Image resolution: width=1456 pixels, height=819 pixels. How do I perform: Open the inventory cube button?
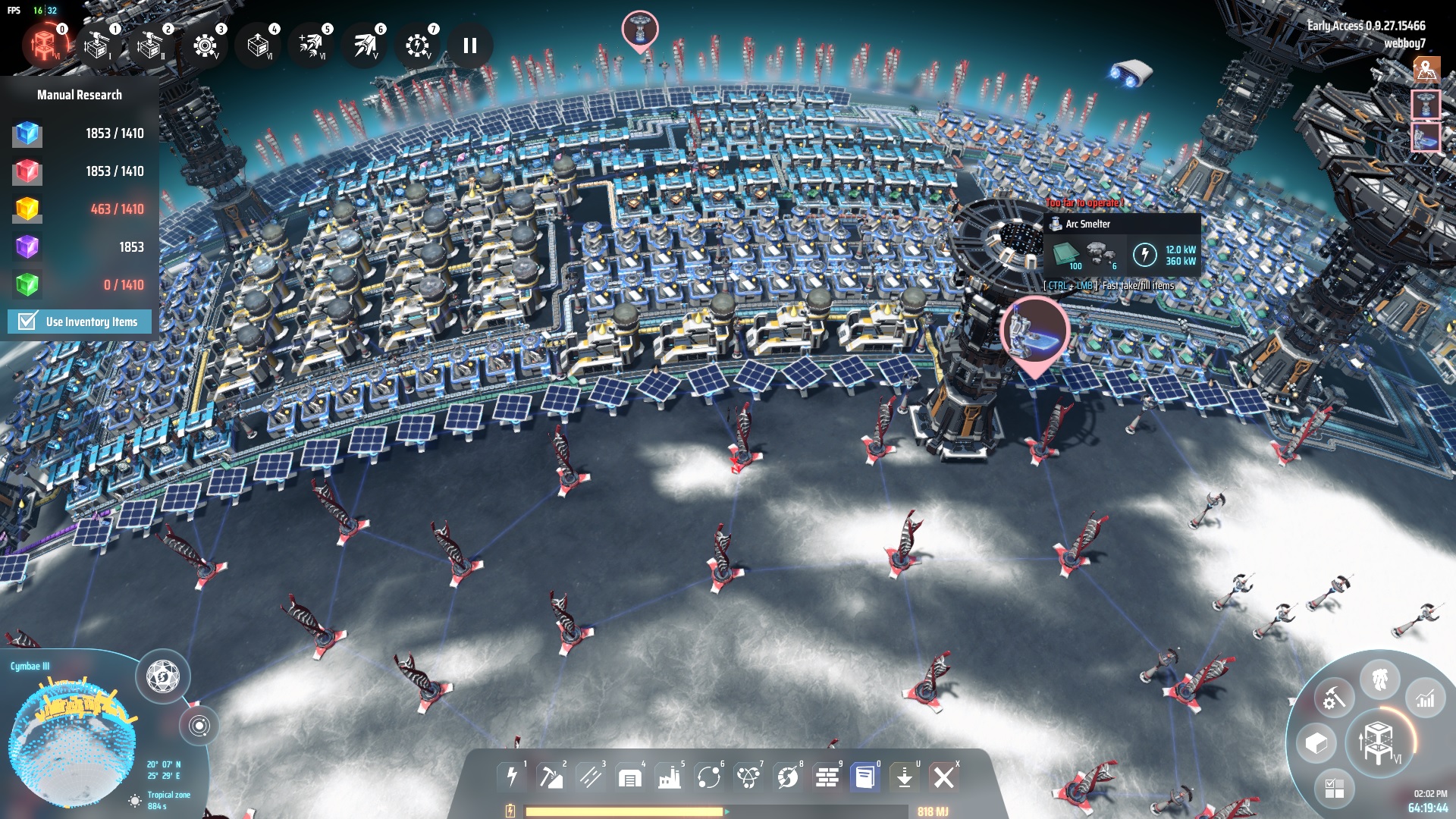coord(1316,743)
